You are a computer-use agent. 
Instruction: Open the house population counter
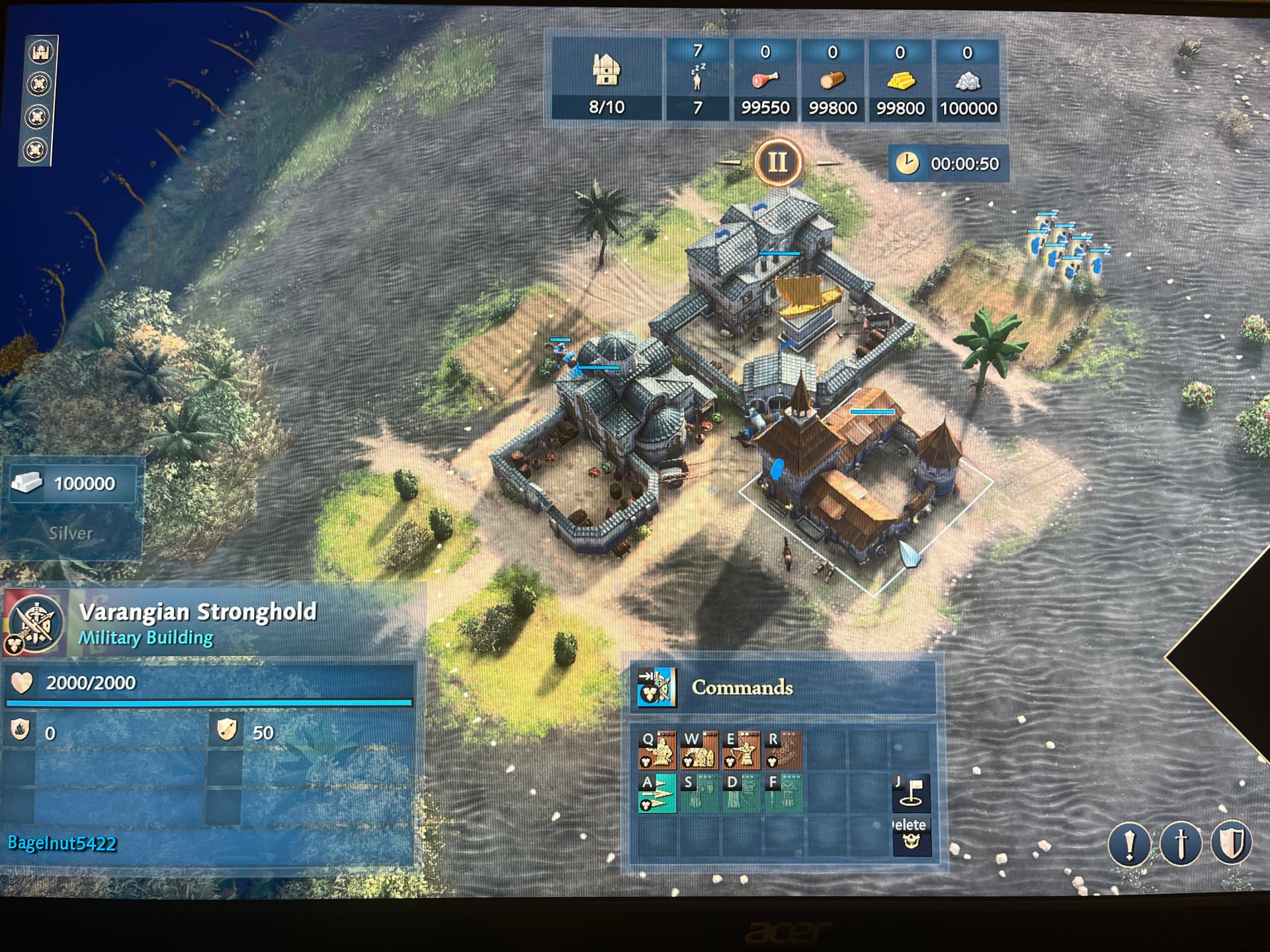point(606,79)
